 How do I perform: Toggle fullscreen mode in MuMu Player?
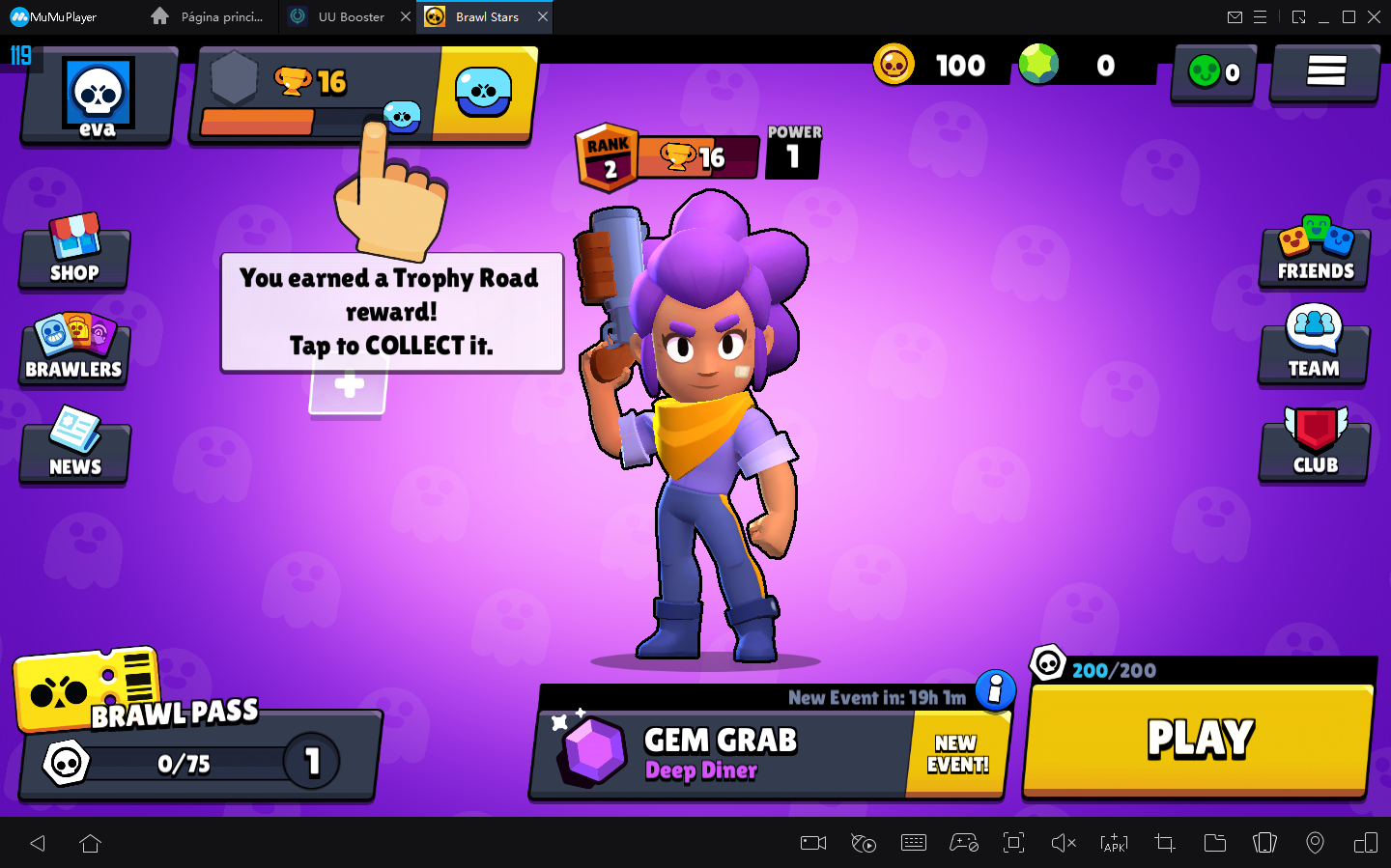pos(1013,843)
